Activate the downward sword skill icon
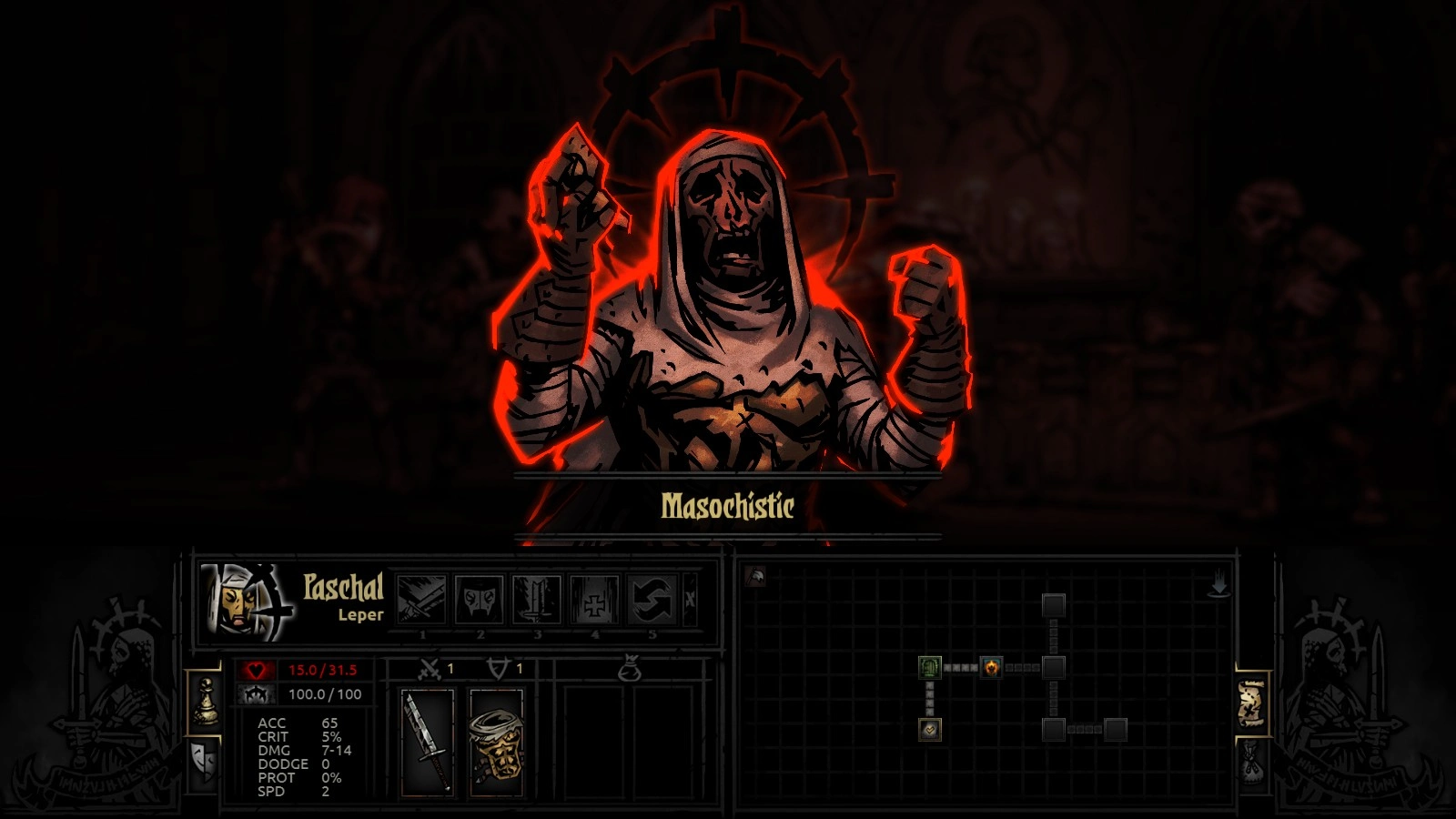Screen dimensions: 1456x819 tap(537, 600)
